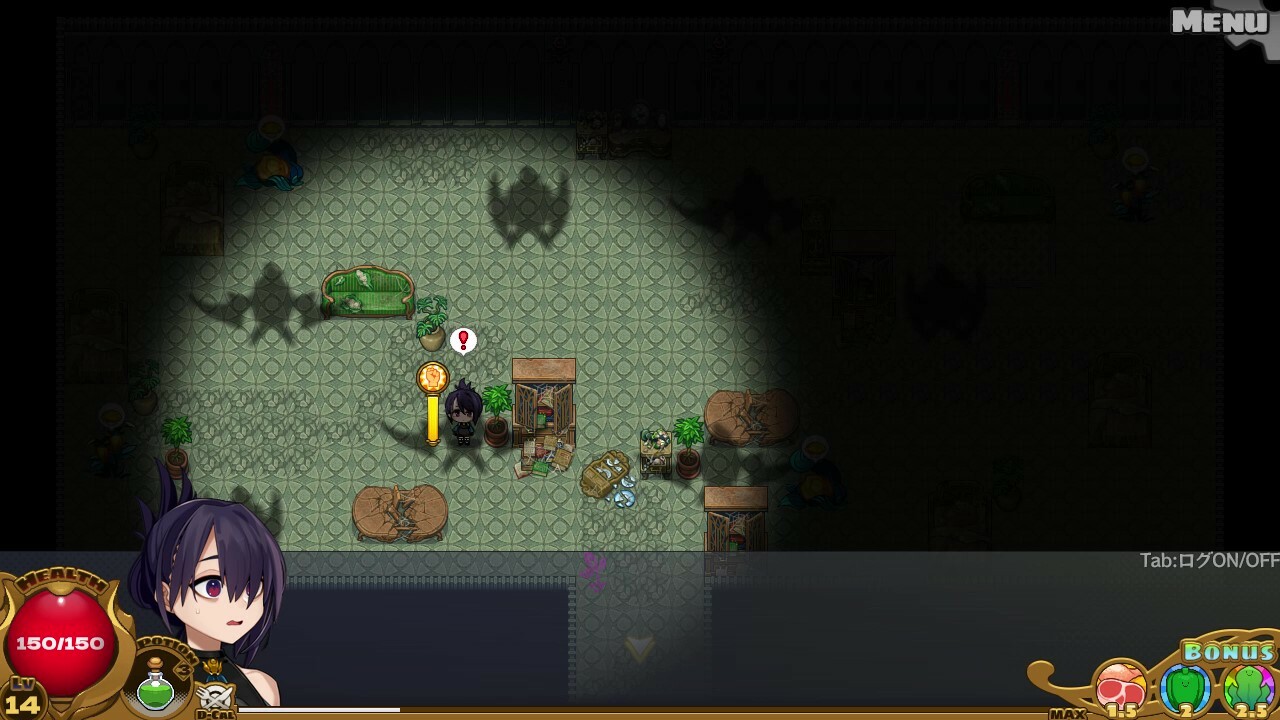Screen dimensions: 1280x720
Task: Click the D-Cal fork and knife badge
Action: point(216,698)
